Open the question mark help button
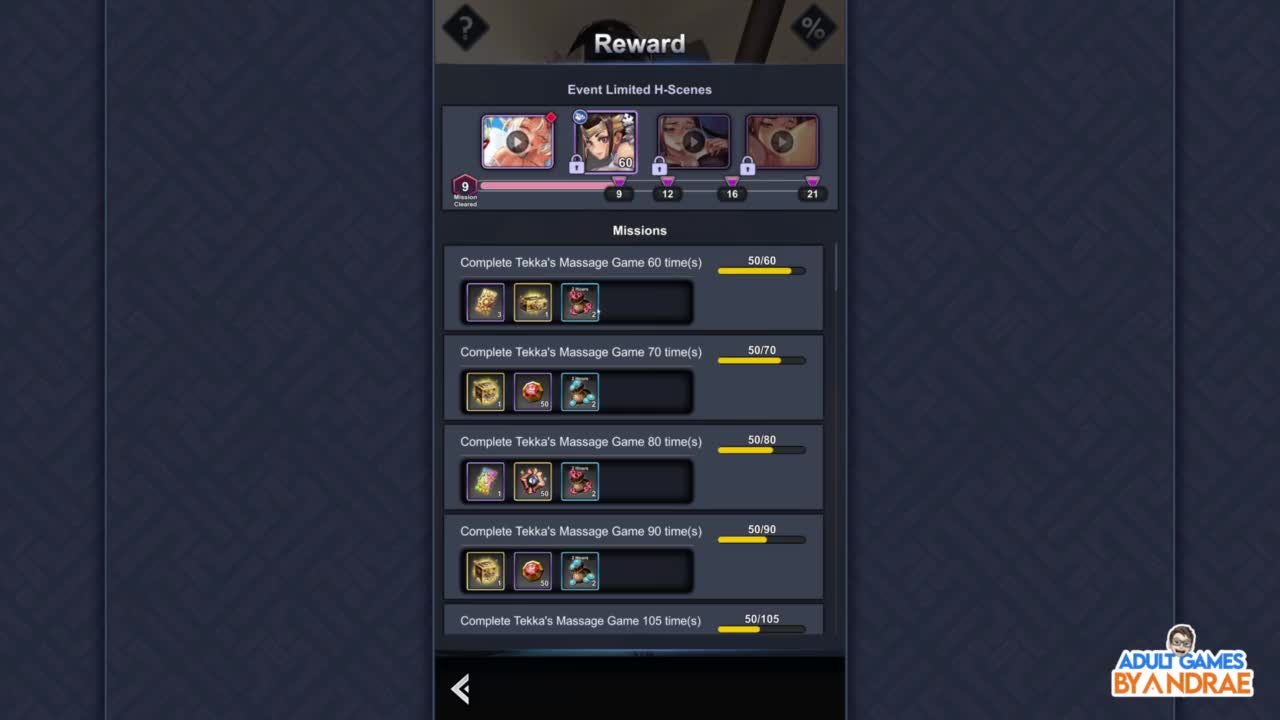 [x=465, y=28]
